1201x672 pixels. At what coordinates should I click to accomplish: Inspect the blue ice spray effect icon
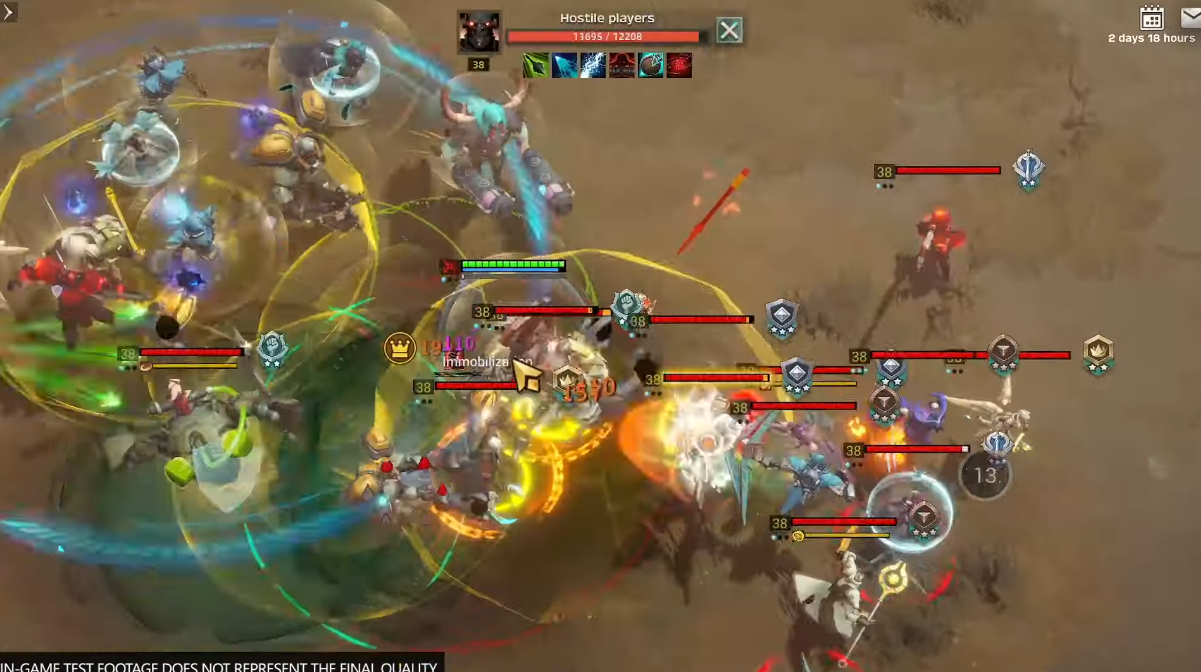pos(564,66)
